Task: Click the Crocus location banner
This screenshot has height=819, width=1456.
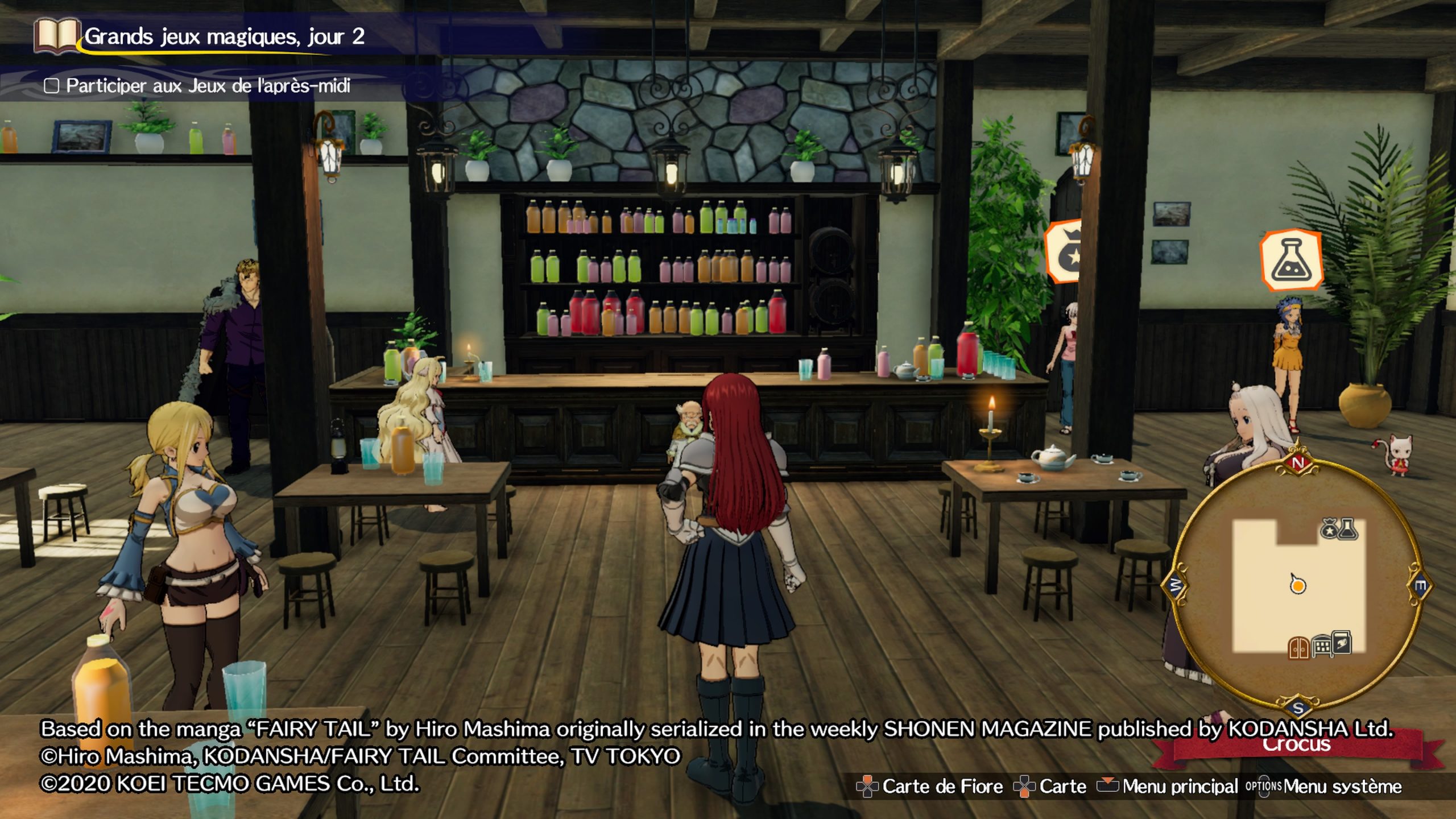Action: (1297, 745)
